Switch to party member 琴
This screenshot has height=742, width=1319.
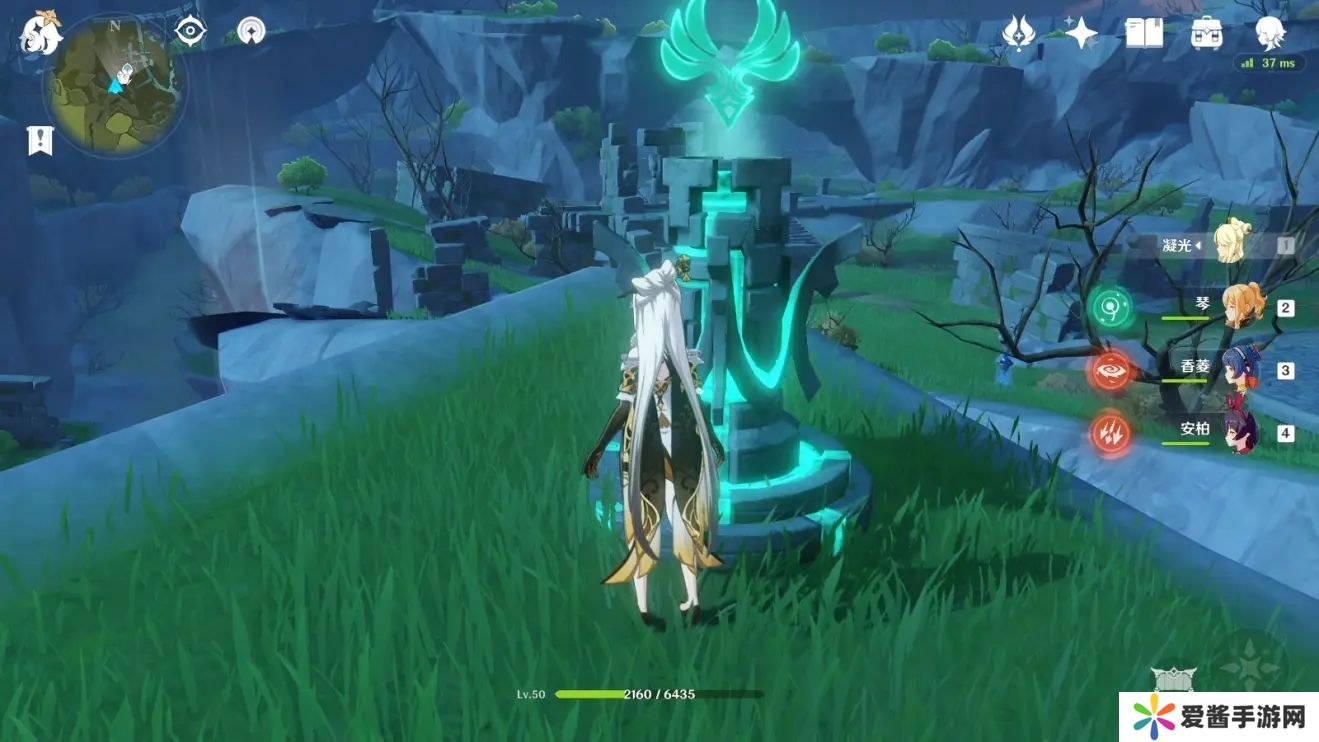pyautogui.click(x=1242, y=306)
